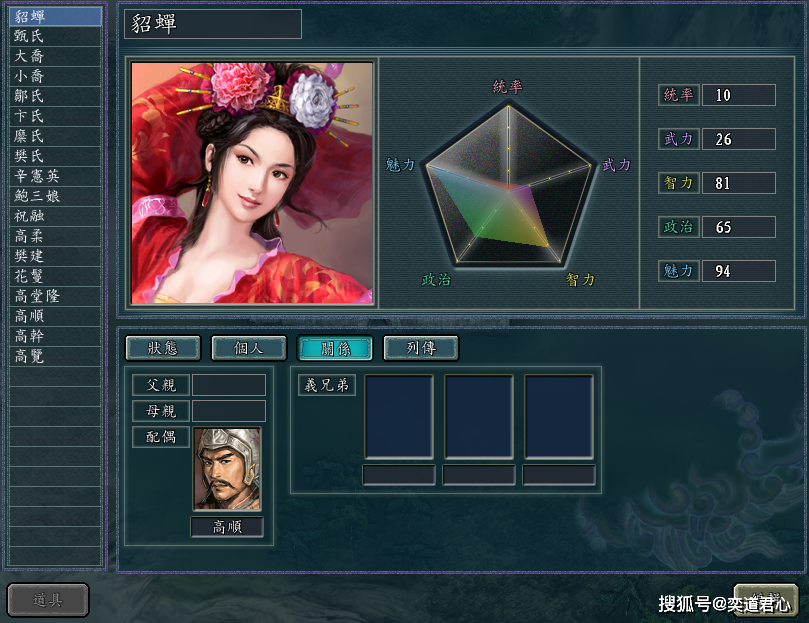This screenshot has height=623, width=809.
Task: Open the 道具 items button
Action: click(48, 600)
